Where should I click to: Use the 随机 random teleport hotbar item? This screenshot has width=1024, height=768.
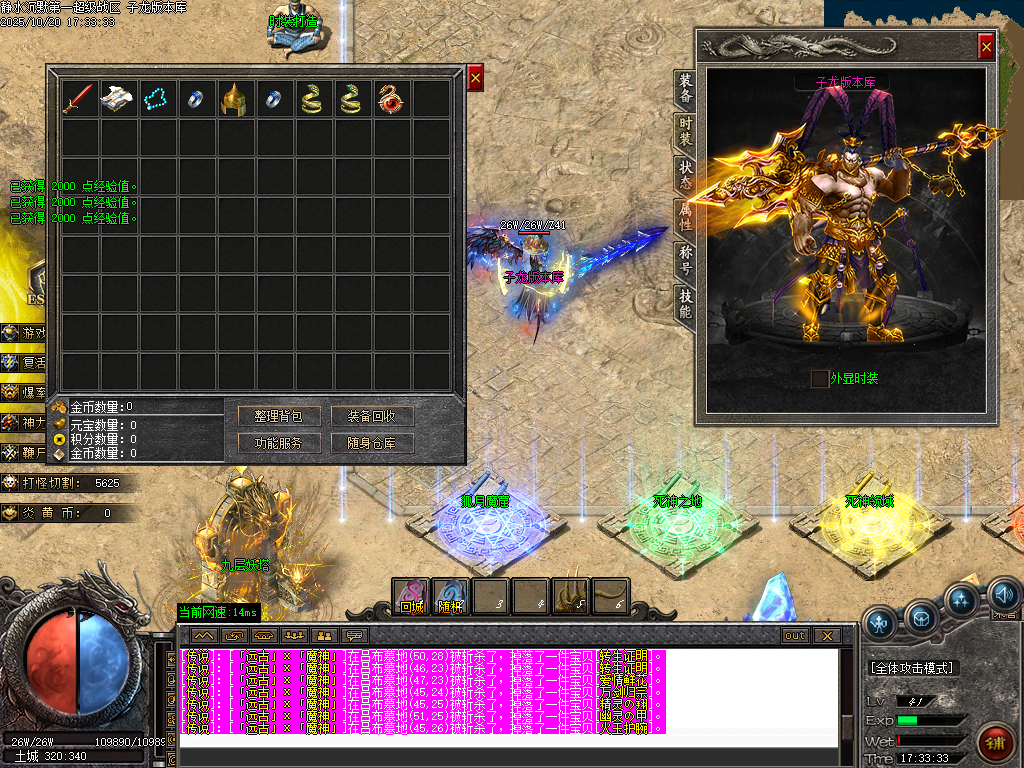click(451, 596)
